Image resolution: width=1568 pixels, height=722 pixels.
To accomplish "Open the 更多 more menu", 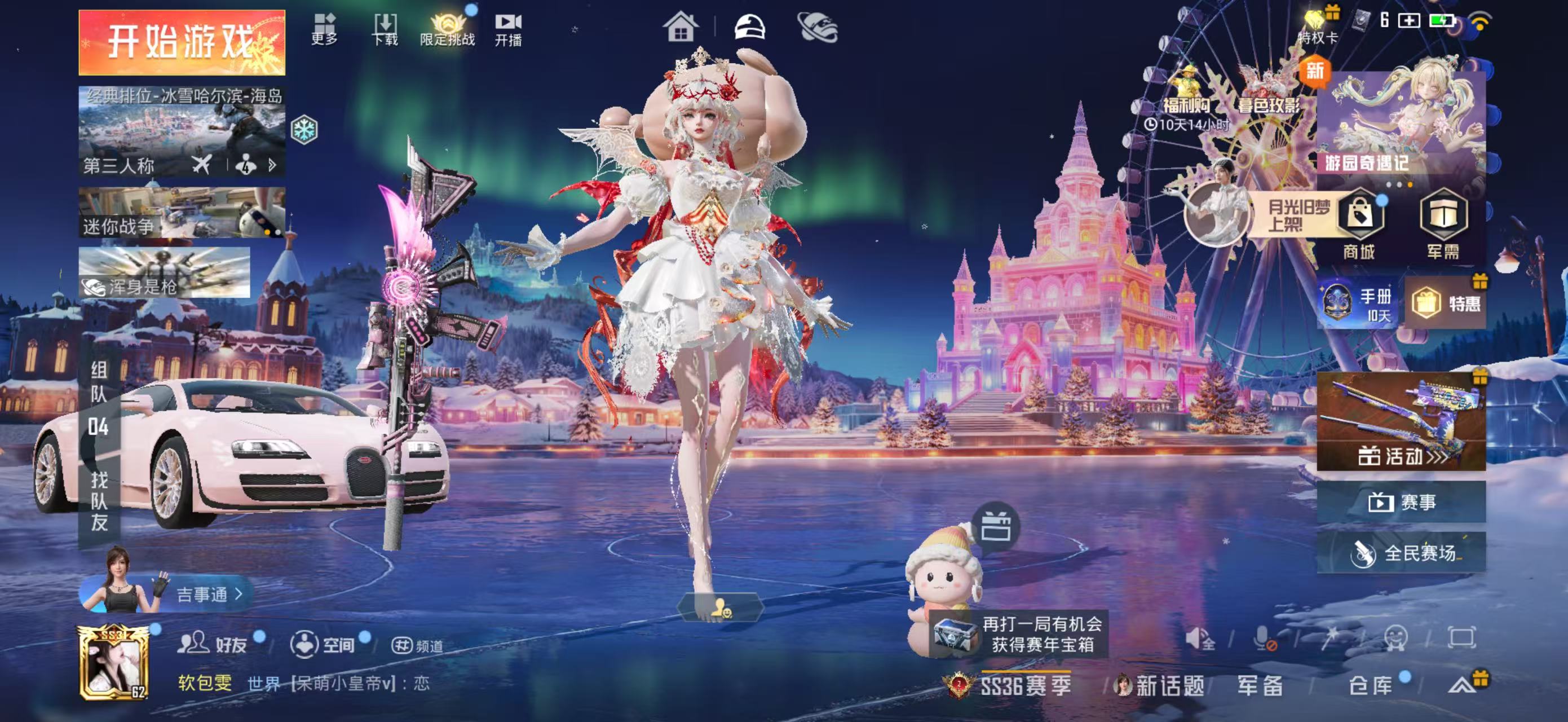I will [x=324, y=29].
